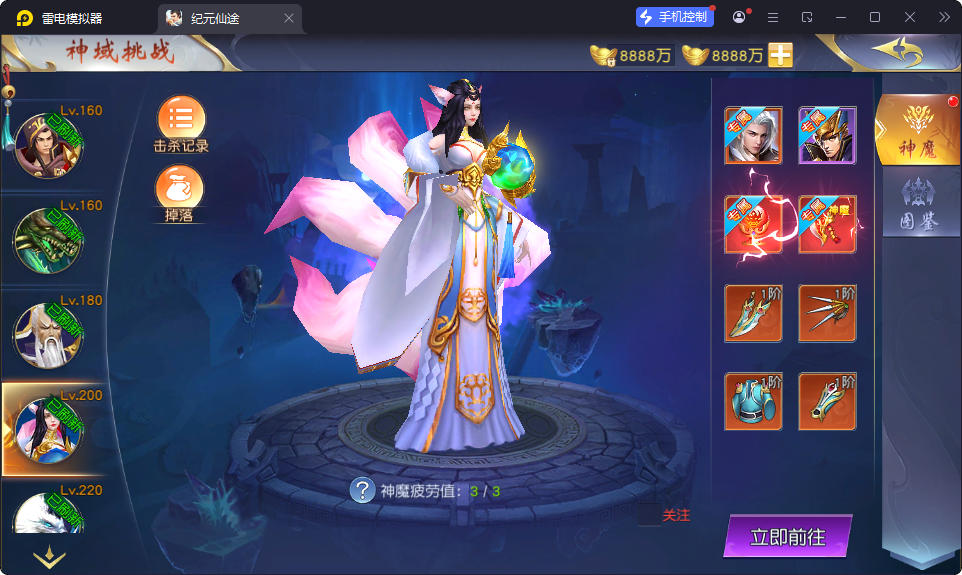View the golden-helmet hero reward icon
This screenshot has height=575, width=962.
coord(827,135)
